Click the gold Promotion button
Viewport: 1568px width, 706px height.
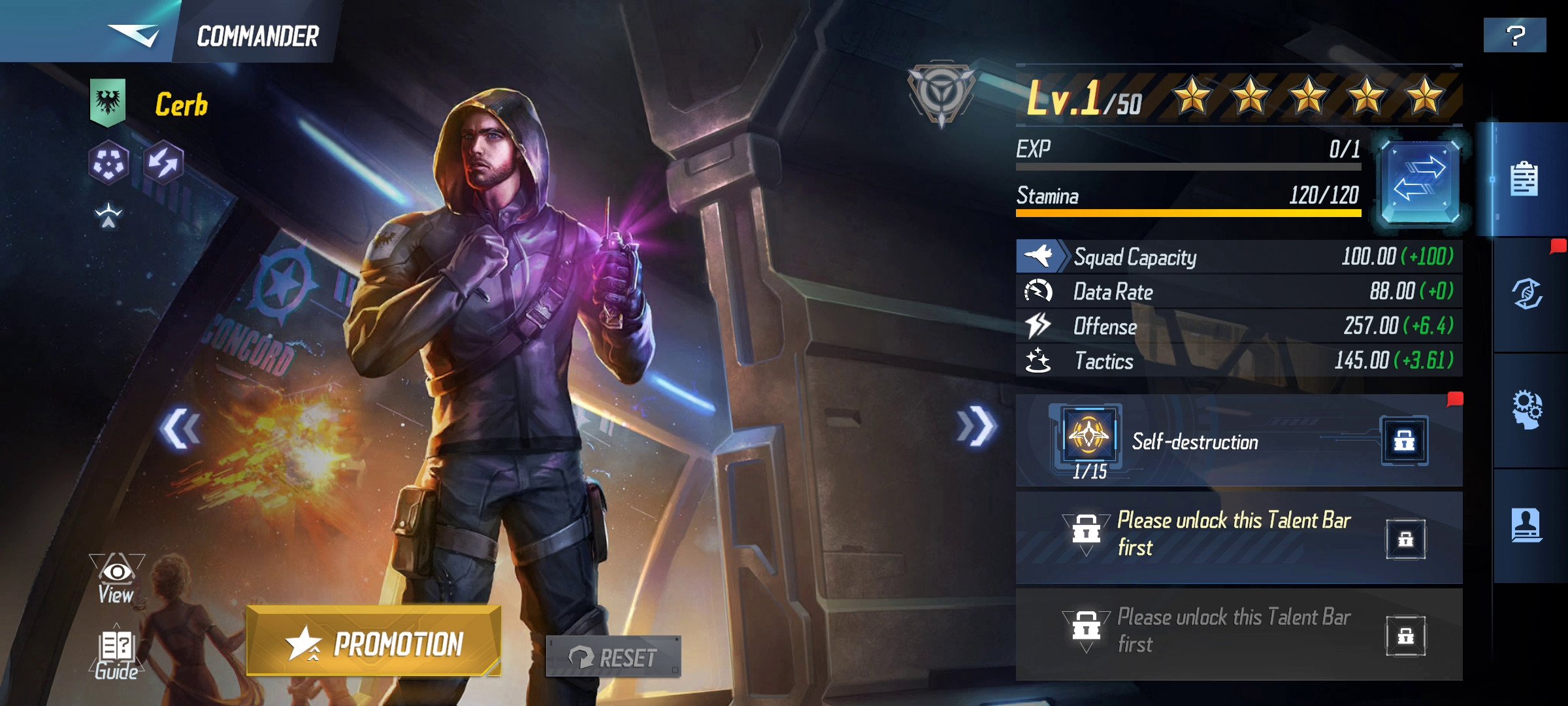[x=374, y=642]
